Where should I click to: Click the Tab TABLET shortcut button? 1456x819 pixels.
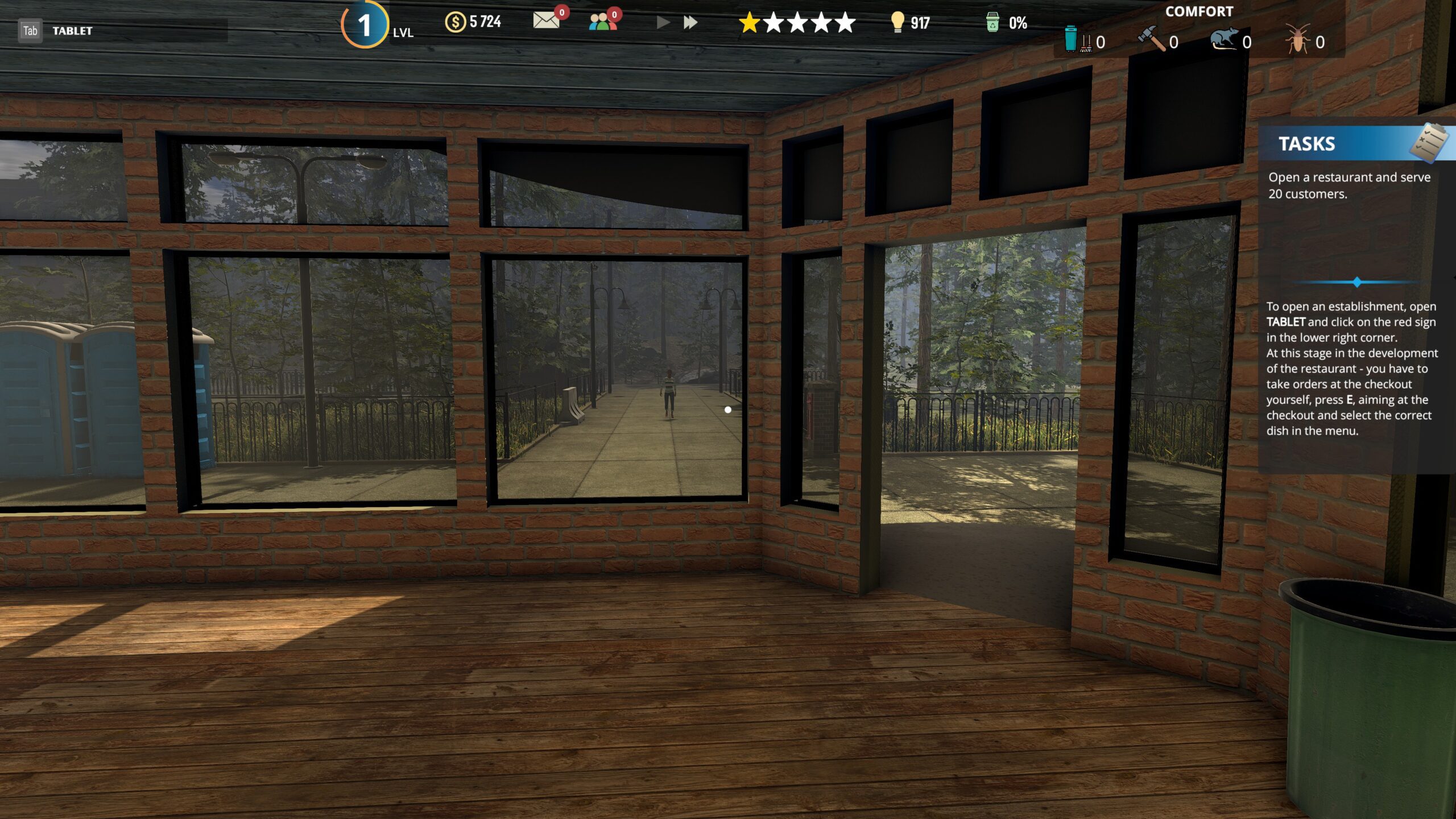30,30
